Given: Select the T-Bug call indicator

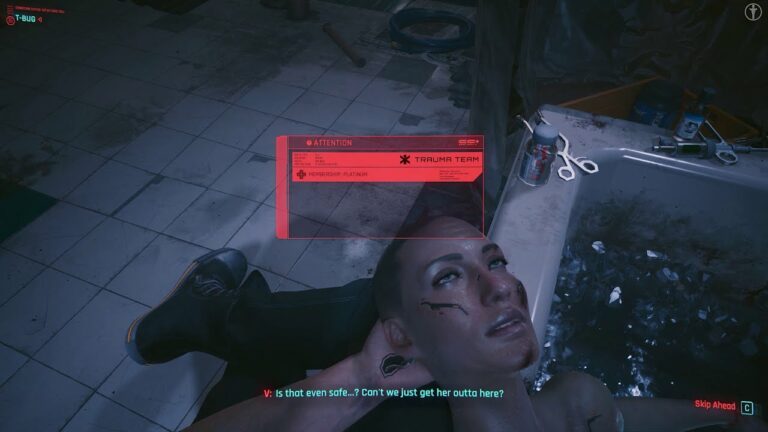Looking at the screenshot, I should pyautogui.click(x=30, y=17).
